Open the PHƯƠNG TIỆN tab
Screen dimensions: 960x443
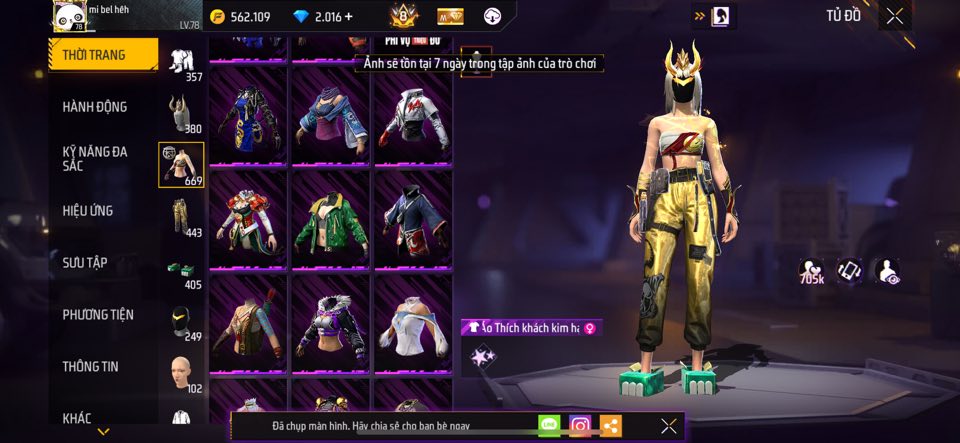click(x=98, y=315)
